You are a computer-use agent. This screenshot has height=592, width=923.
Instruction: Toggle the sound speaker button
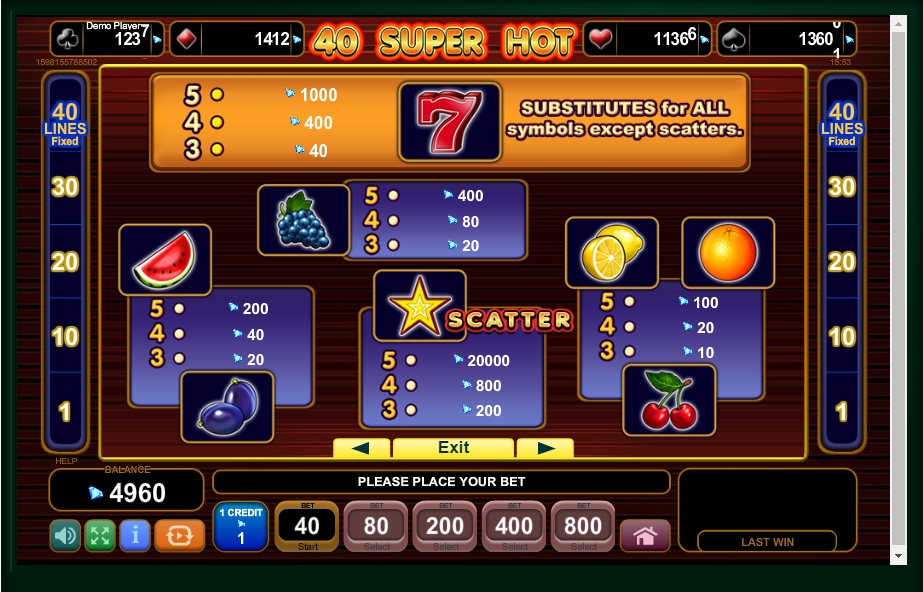(66, 536)
